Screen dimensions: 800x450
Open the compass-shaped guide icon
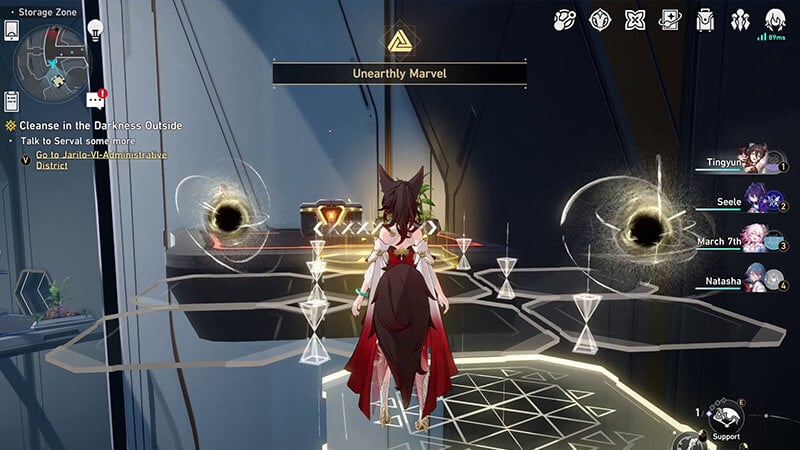pyautogui.click(x=600, y=20)
